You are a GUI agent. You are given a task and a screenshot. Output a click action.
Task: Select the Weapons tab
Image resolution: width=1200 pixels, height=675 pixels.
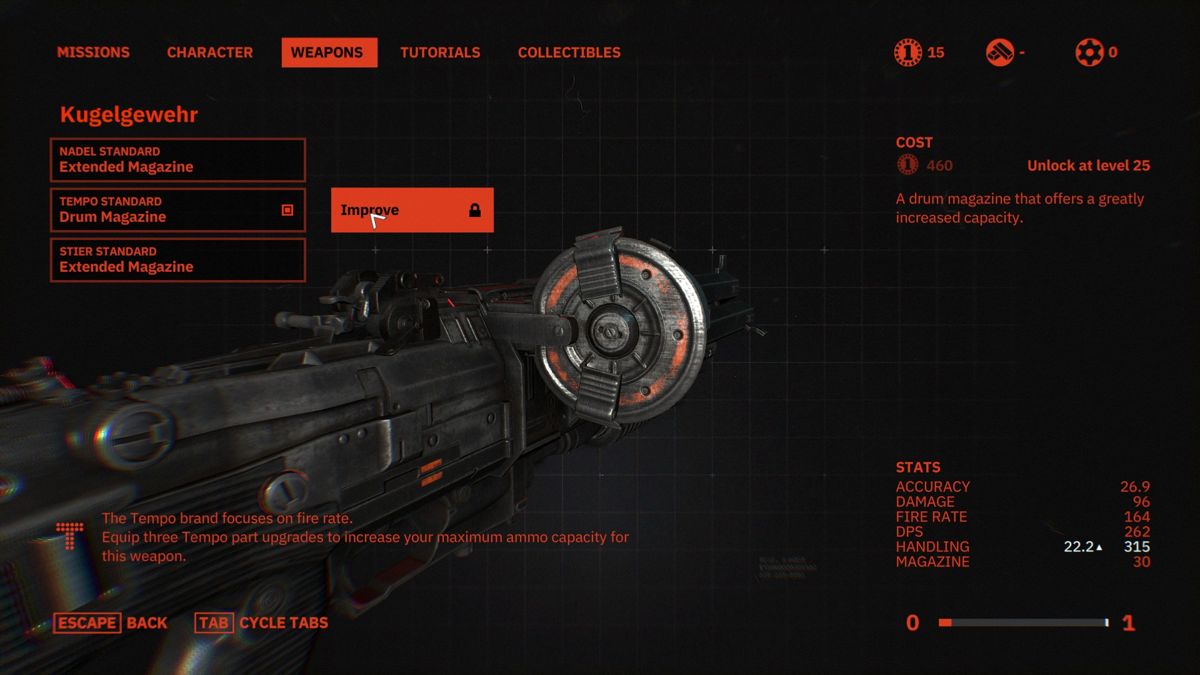coord(329,52)
